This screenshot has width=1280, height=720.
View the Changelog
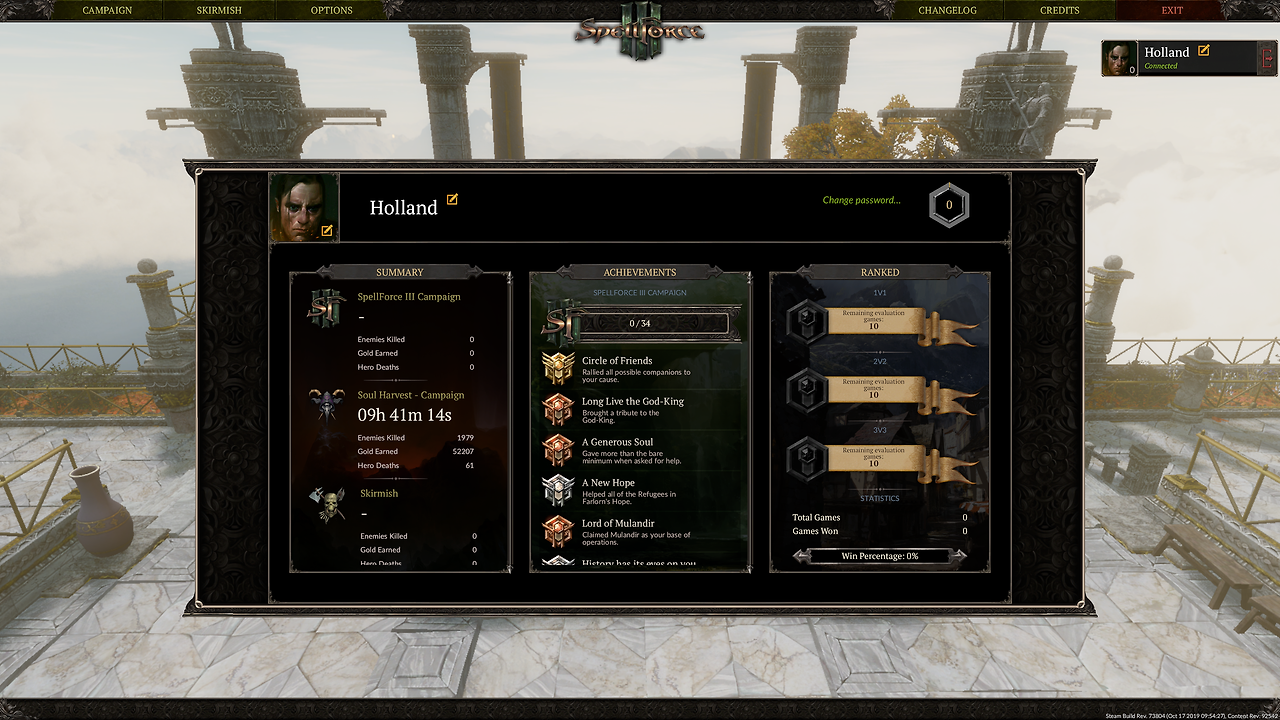(947, 10)
